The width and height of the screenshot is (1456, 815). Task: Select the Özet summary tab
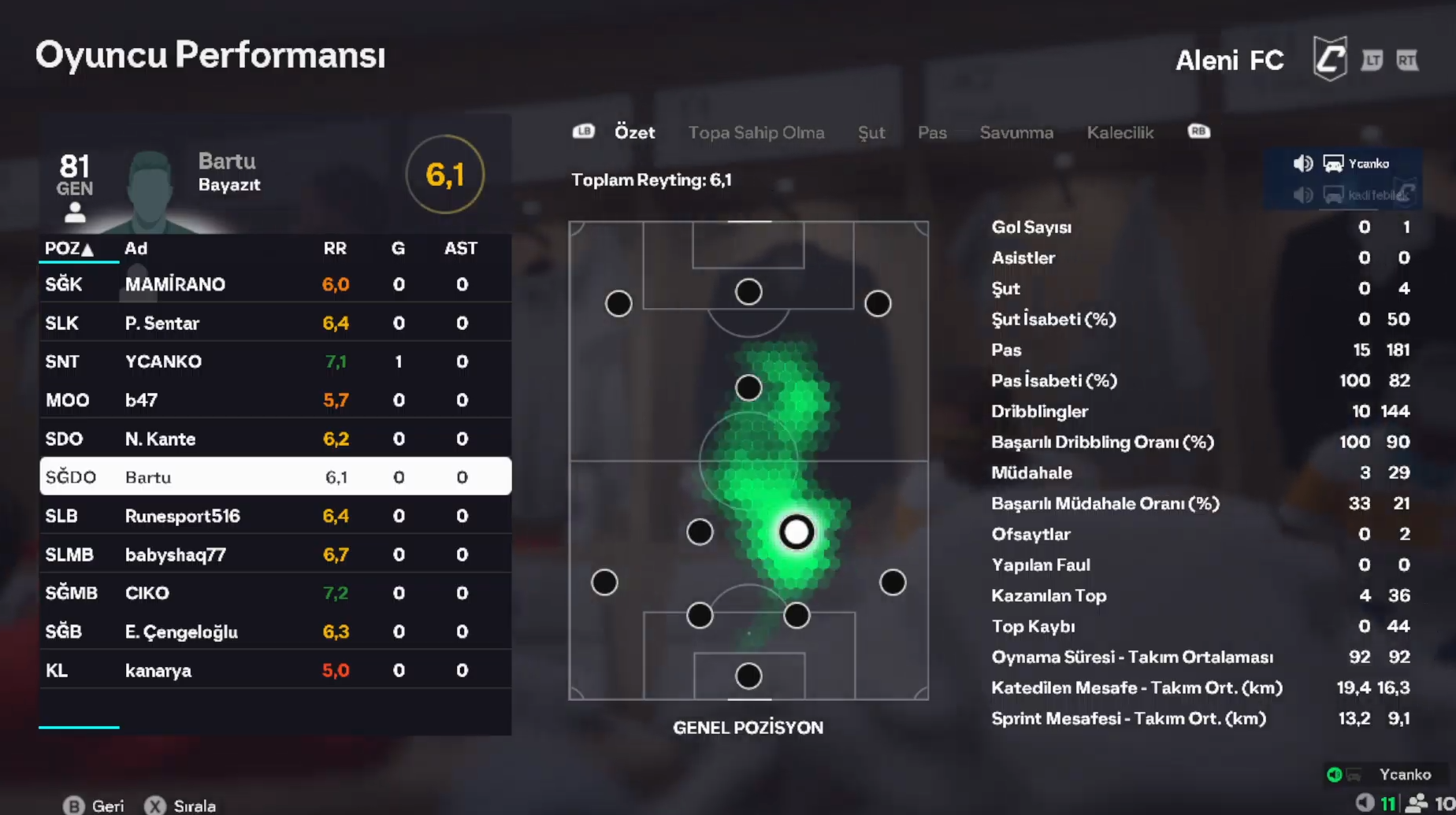(634, 132)
